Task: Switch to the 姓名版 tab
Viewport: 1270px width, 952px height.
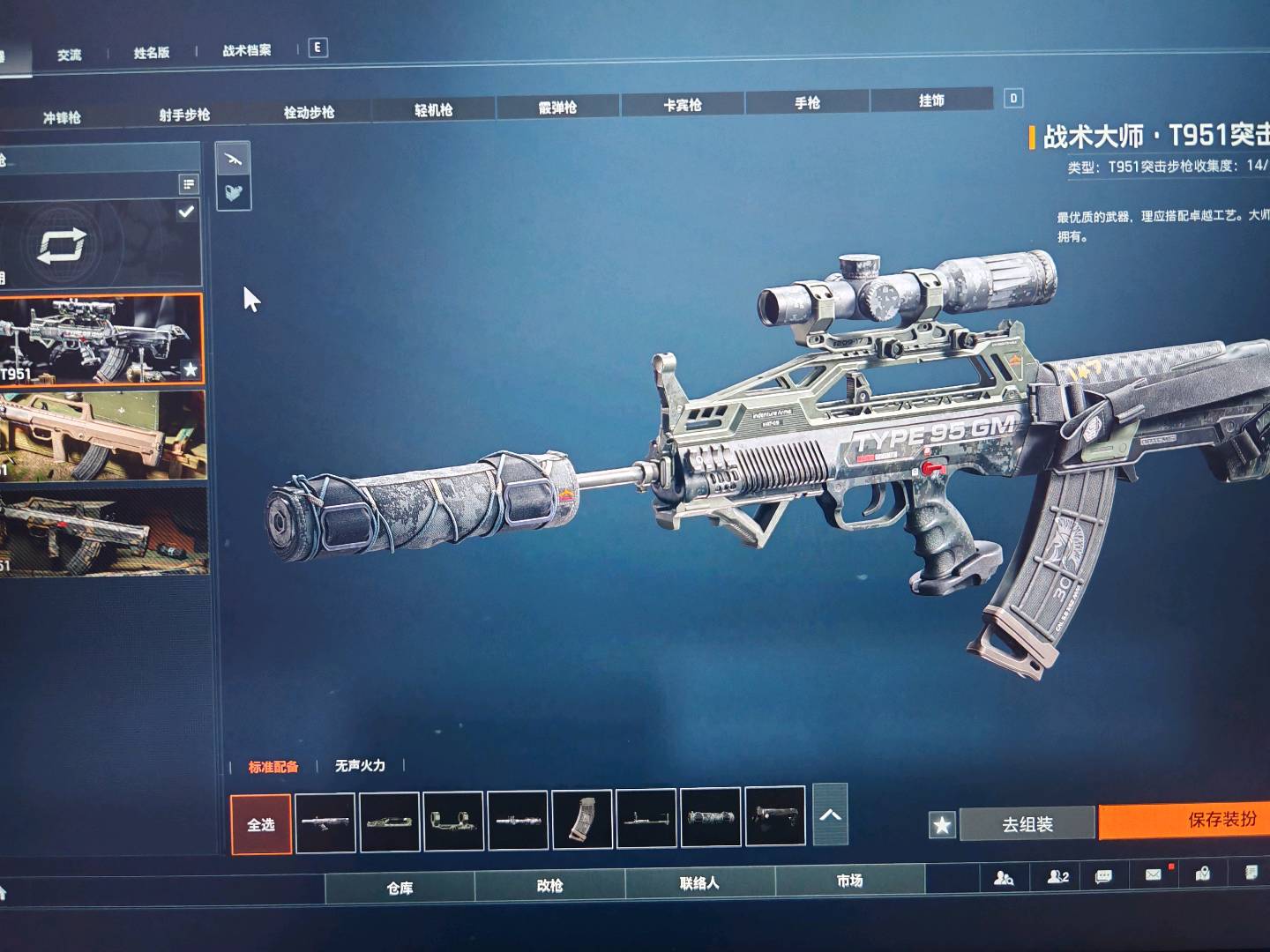Action: coord(152,53)
